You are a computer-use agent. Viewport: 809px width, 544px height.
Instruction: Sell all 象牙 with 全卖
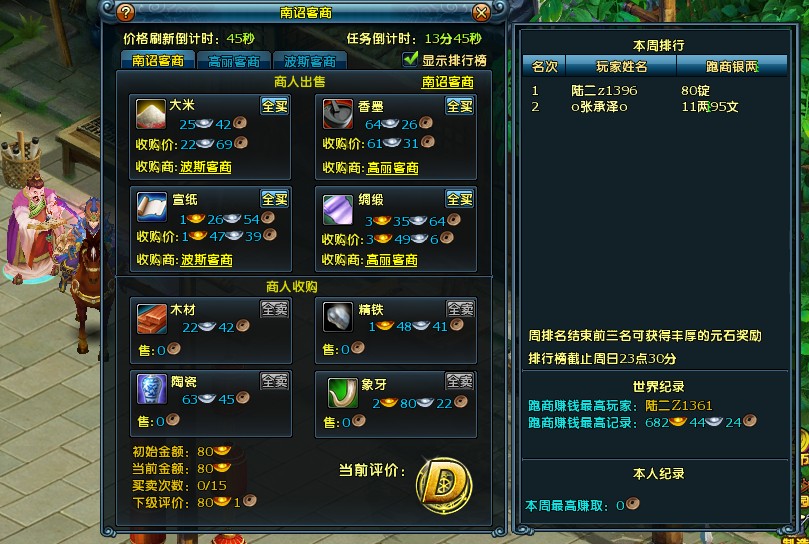(460, 381)
